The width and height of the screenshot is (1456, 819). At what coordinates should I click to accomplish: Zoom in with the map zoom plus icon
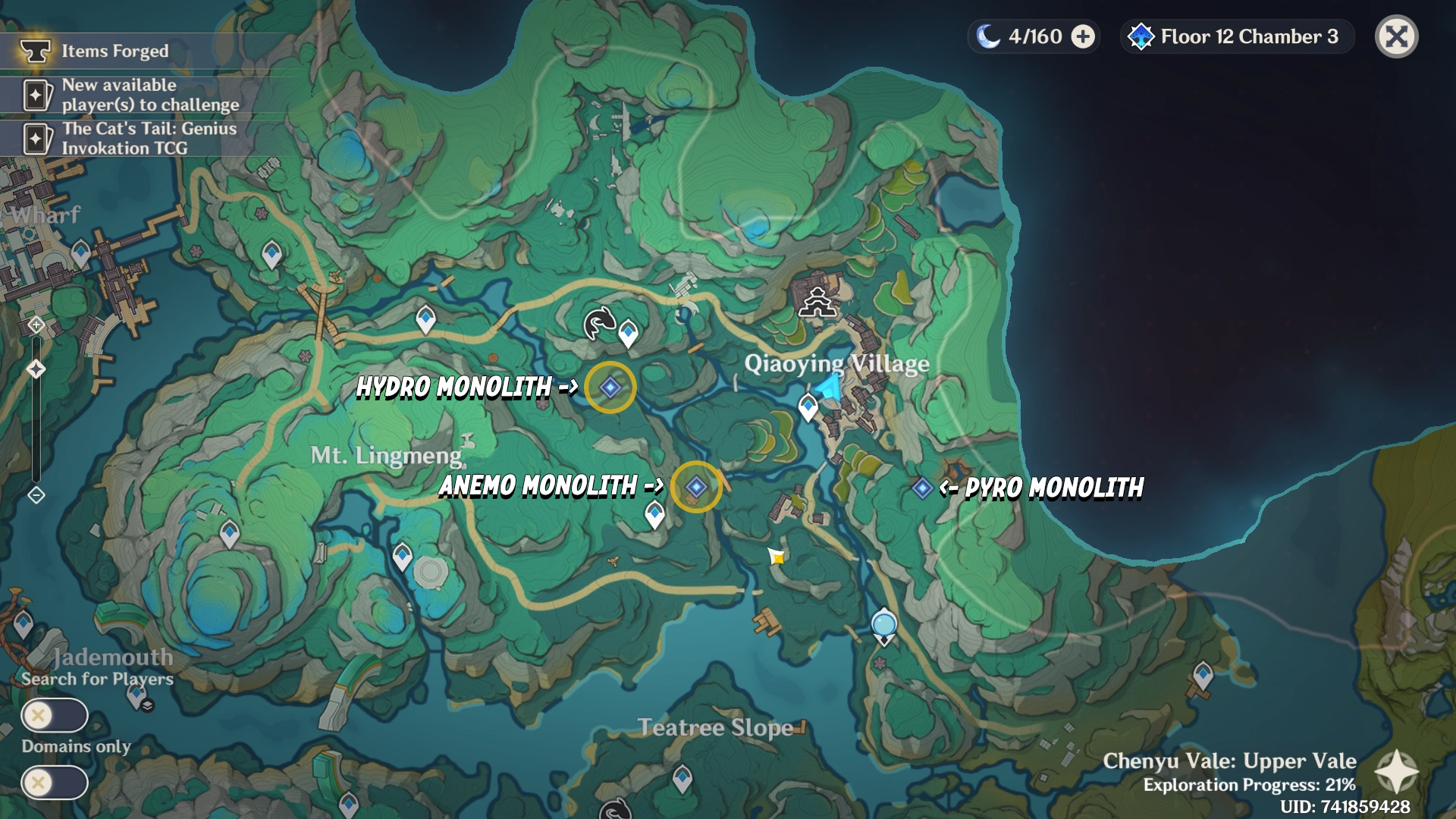(x=36, y=325)
